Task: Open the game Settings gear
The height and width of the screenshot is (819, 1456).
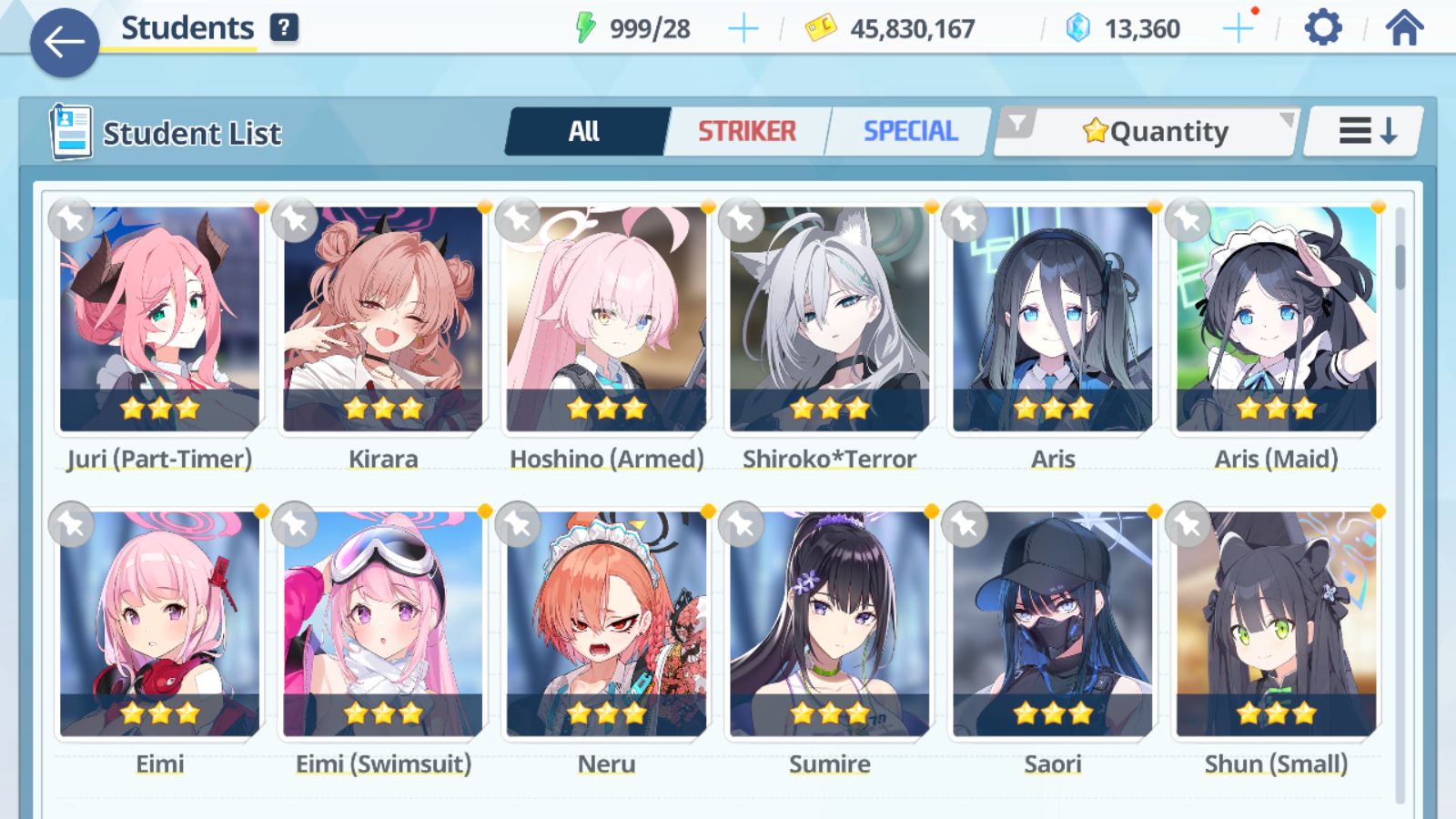Action: (1321, 27)
